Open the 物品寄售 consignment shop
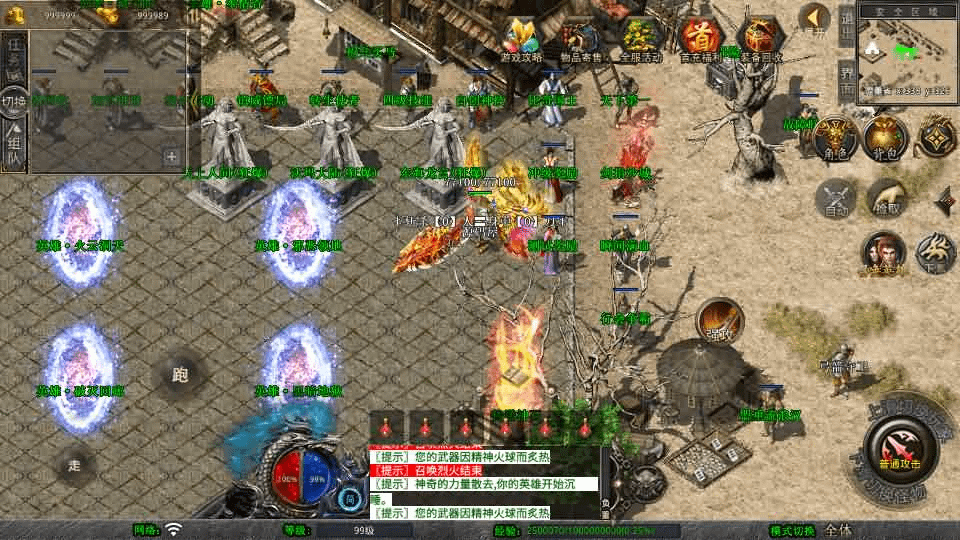This screenshot has height=540, width=960. [579, 38]
